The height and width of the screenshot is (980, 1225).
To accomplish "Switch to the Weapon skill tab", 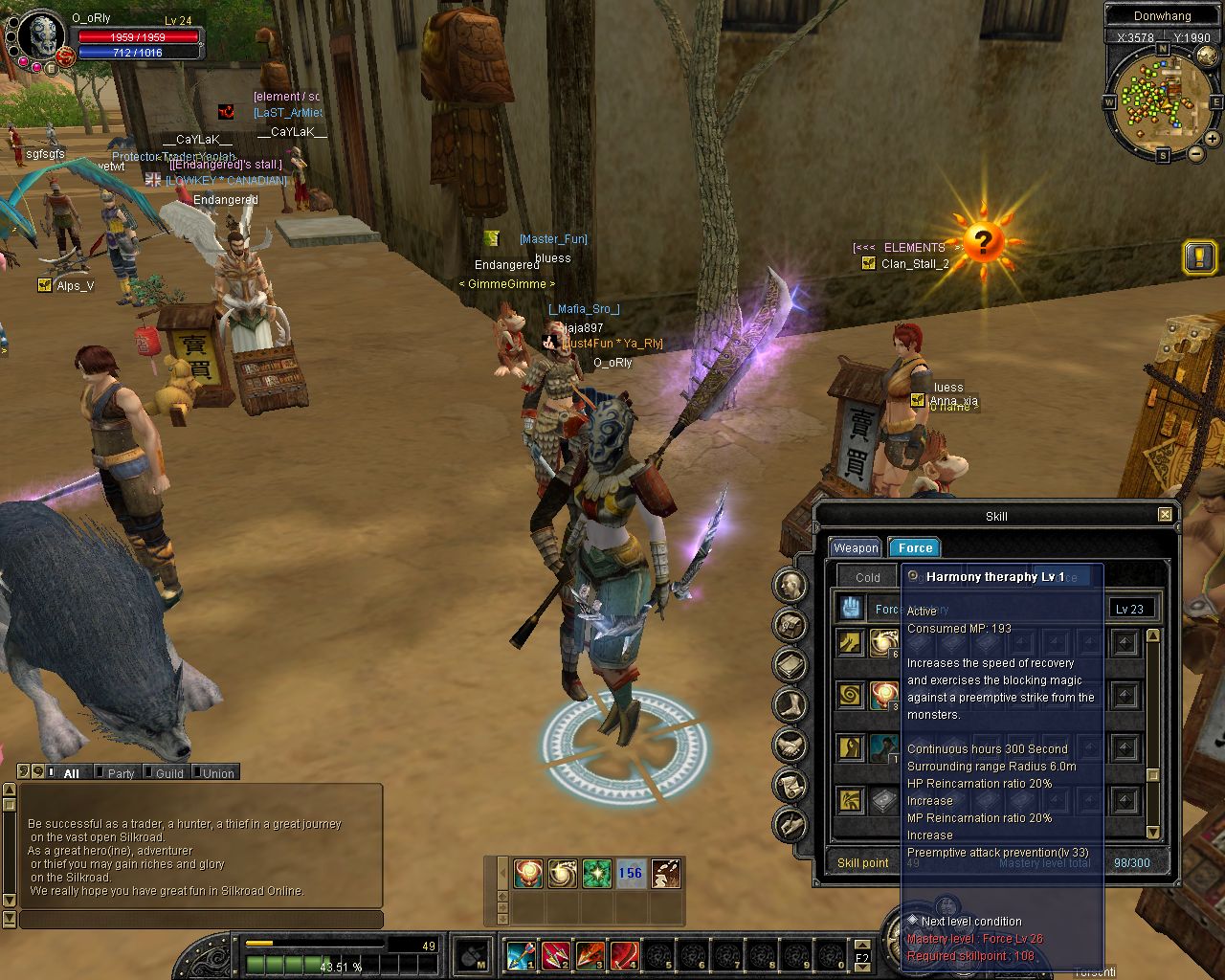I will coord(855,547).
